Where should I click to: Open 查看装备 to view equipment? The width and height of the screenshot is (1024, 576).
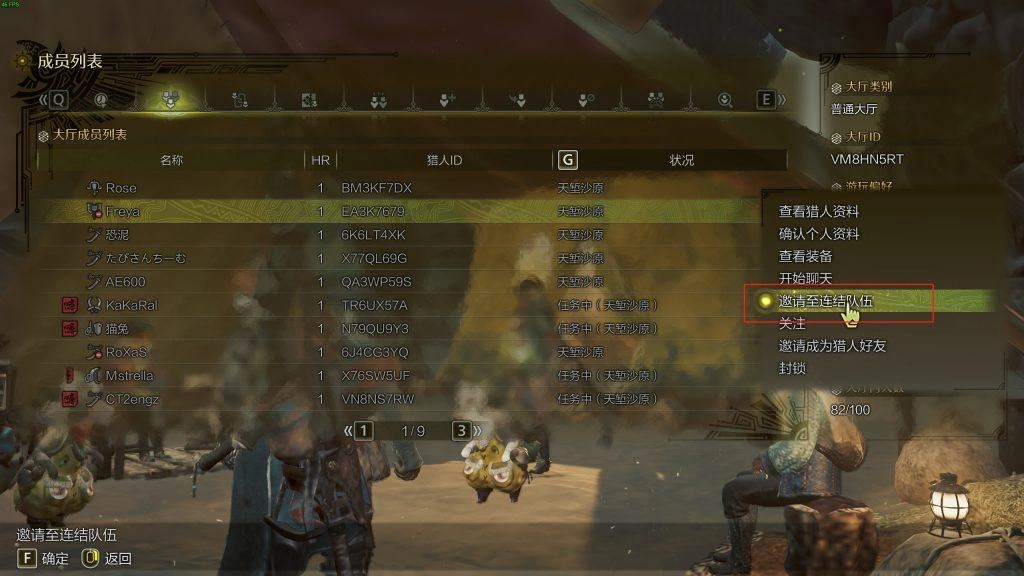pos(805,256)
